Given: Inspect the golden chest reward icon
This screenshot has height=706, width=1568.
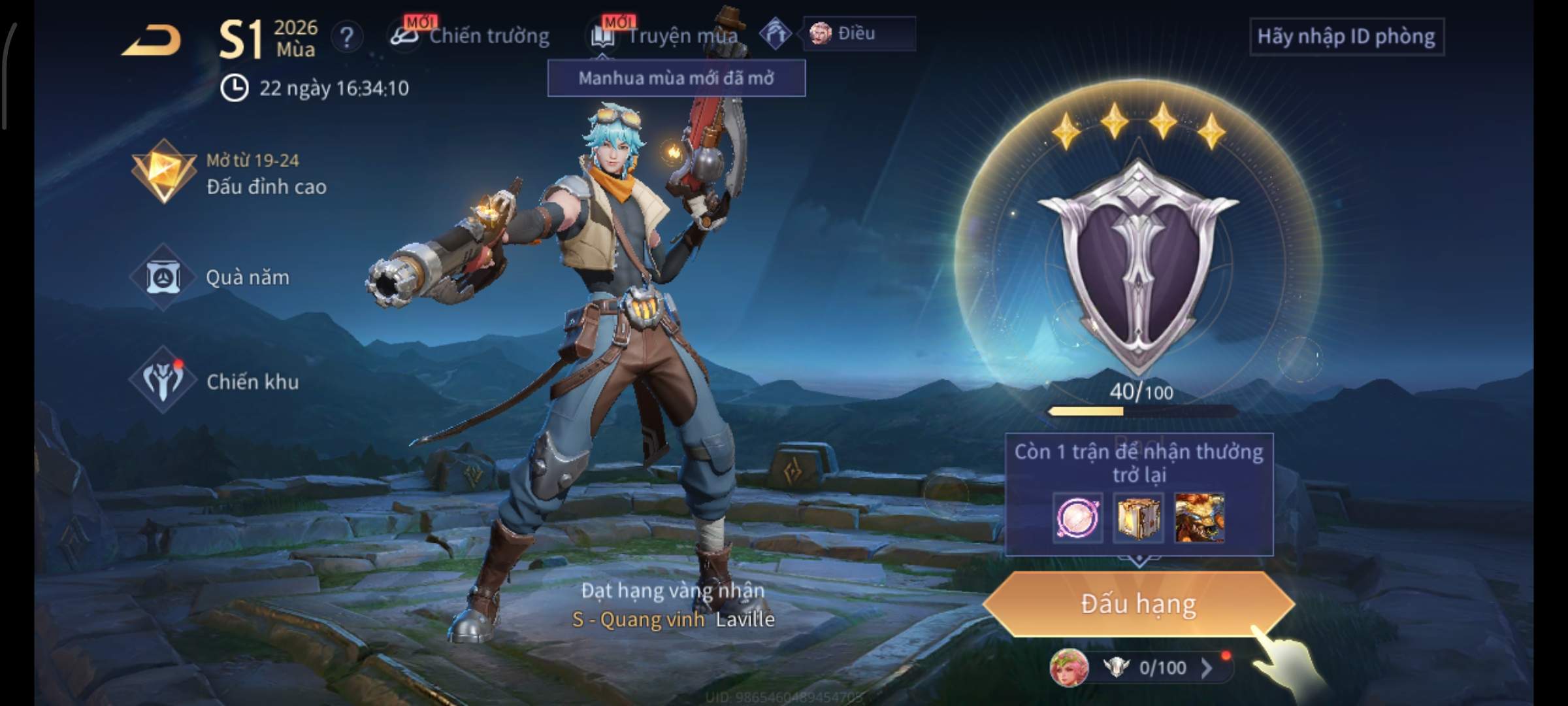Looking at the screenshot, I should 1138,518.
